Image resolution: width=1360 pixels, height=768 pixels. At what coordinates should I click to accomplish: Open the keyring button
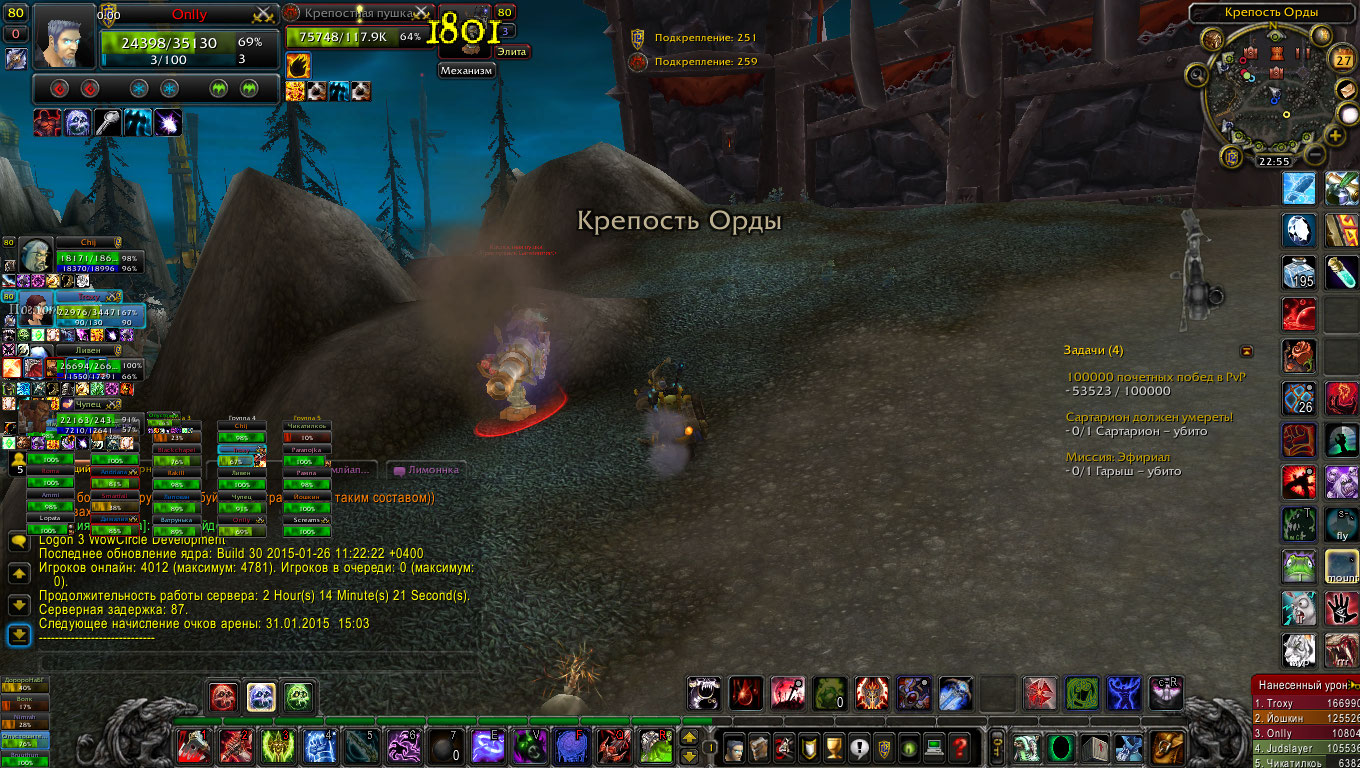coord(997,747)
